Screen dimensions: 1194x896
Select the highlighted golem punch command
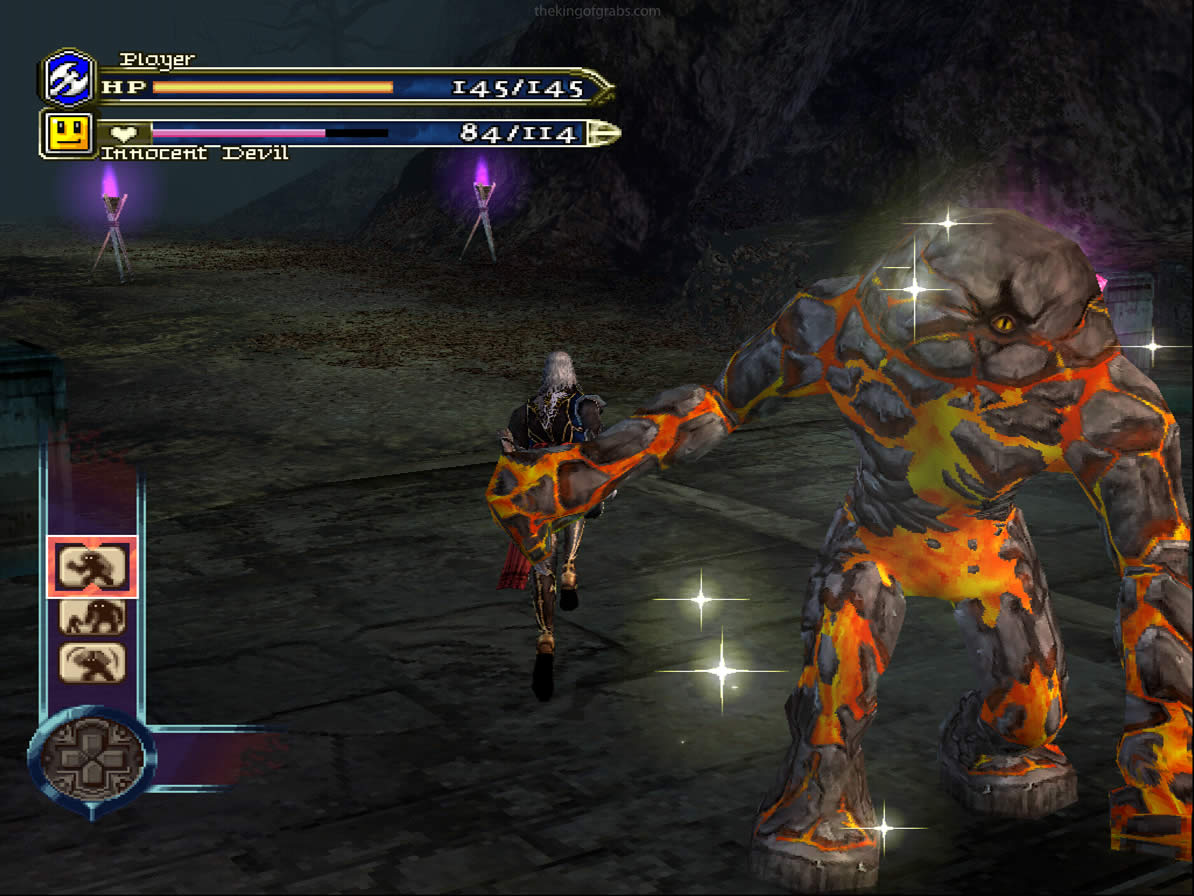coord(92,567)
